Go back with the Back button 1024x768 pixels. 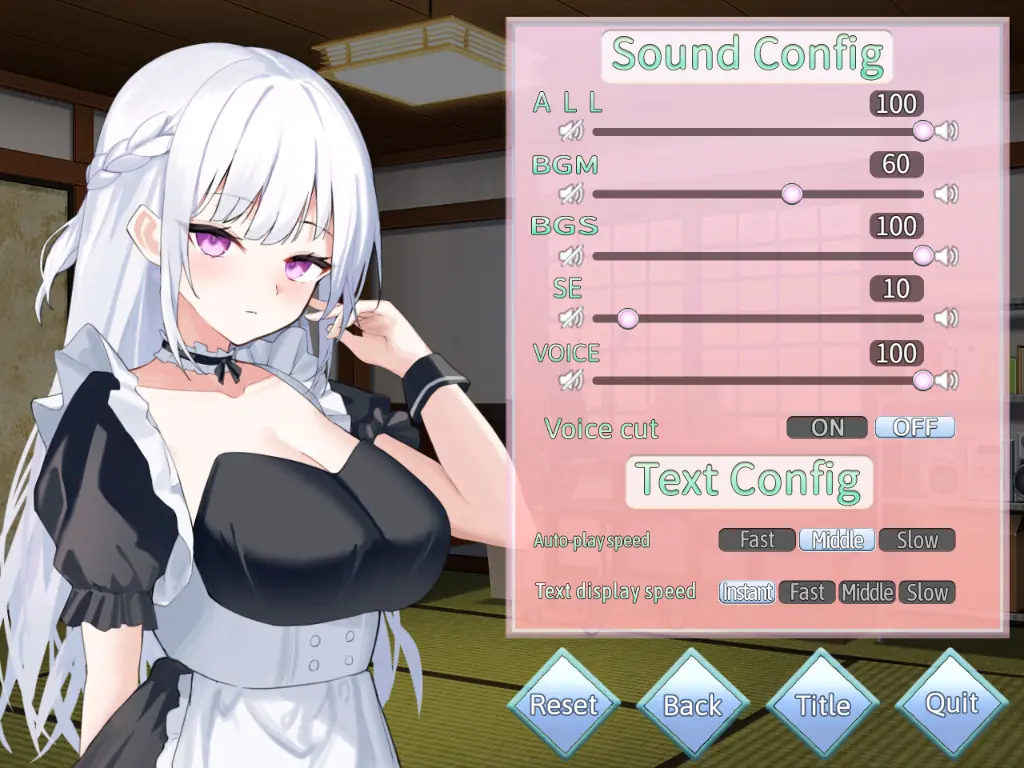tap(692, 705)
